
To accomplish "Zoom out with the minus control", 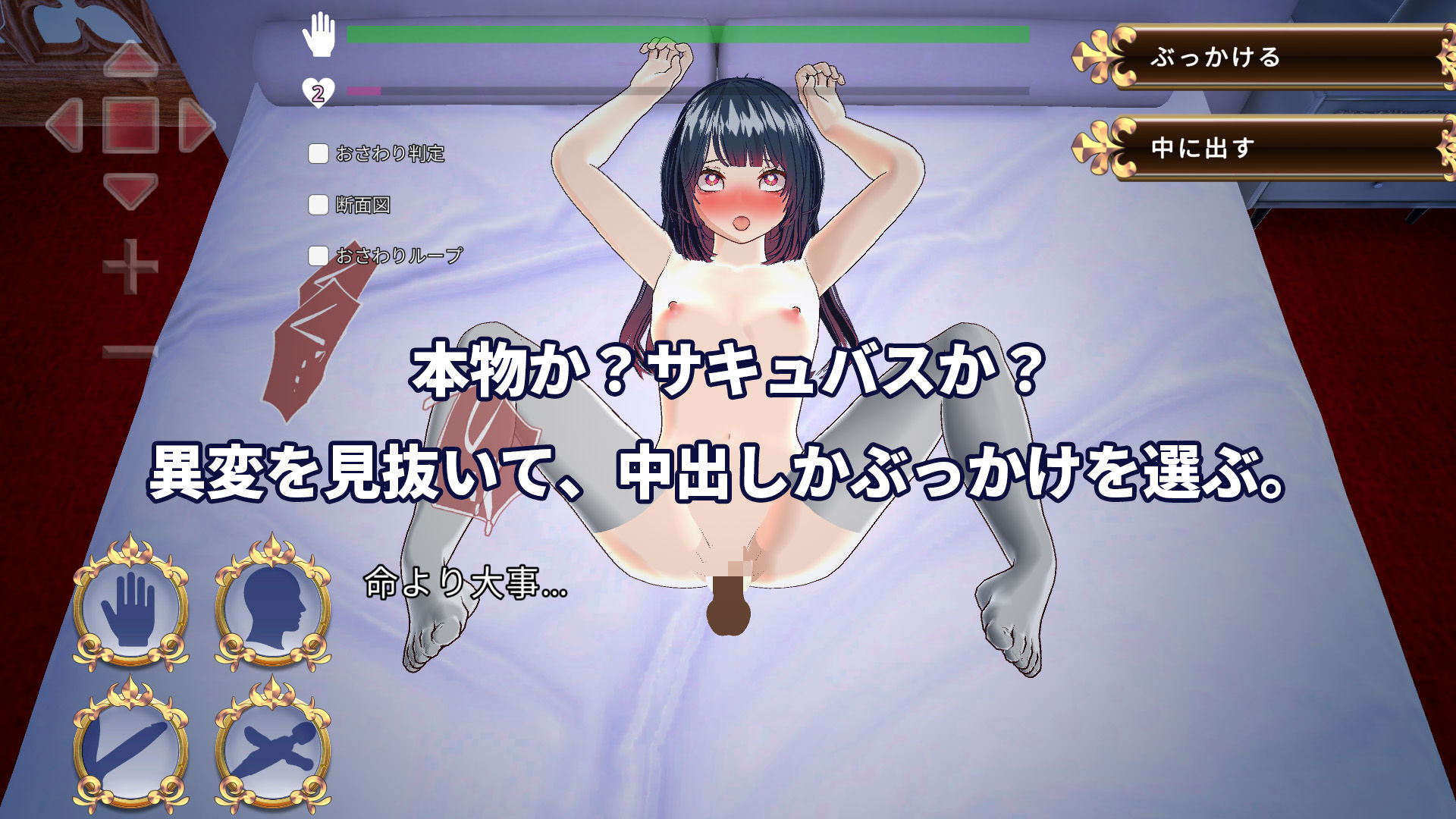I will (x=129, y=349).
